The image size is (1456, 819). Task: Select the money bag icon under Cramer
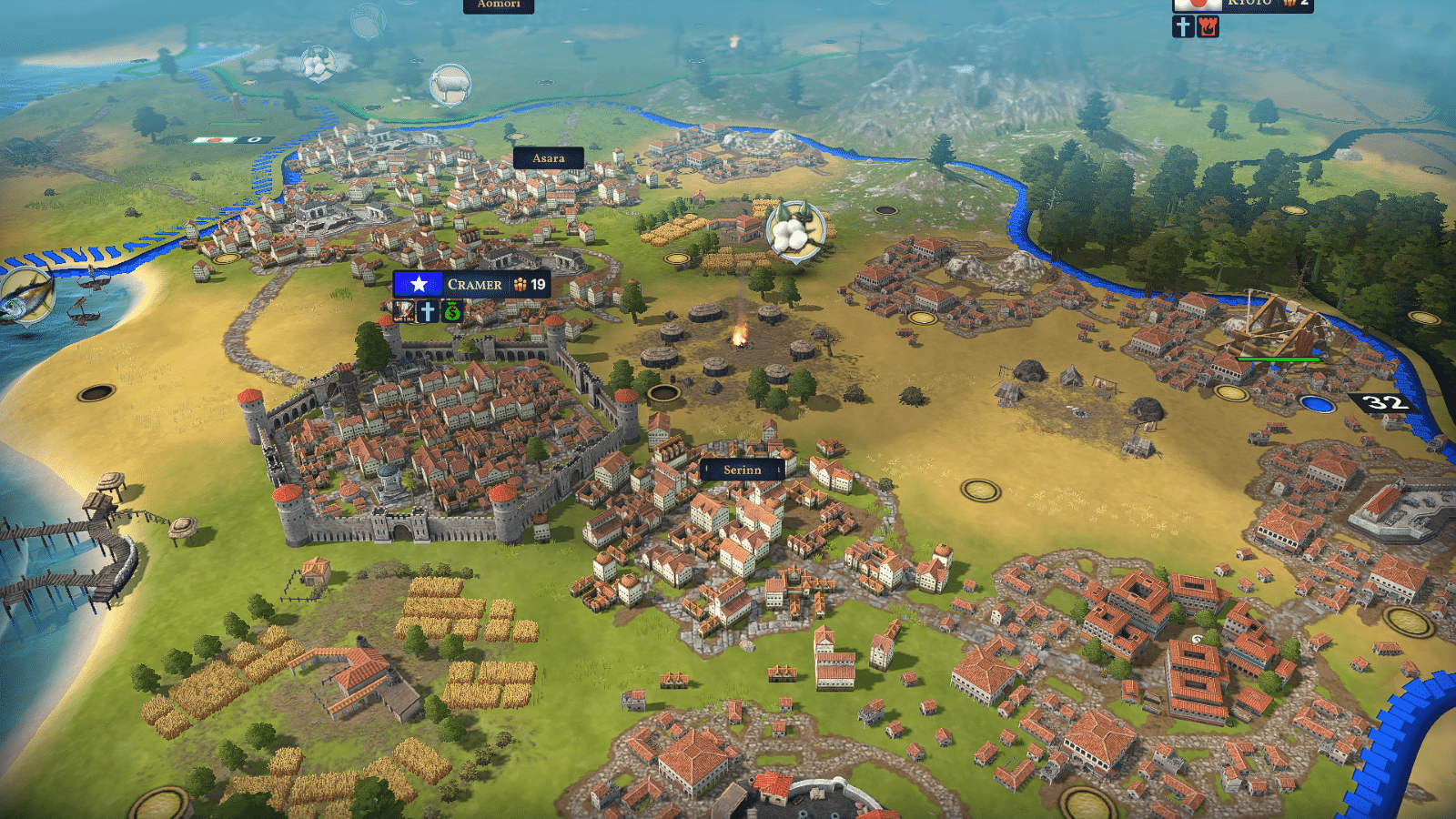pyautogui.click(x=452, y=311)
